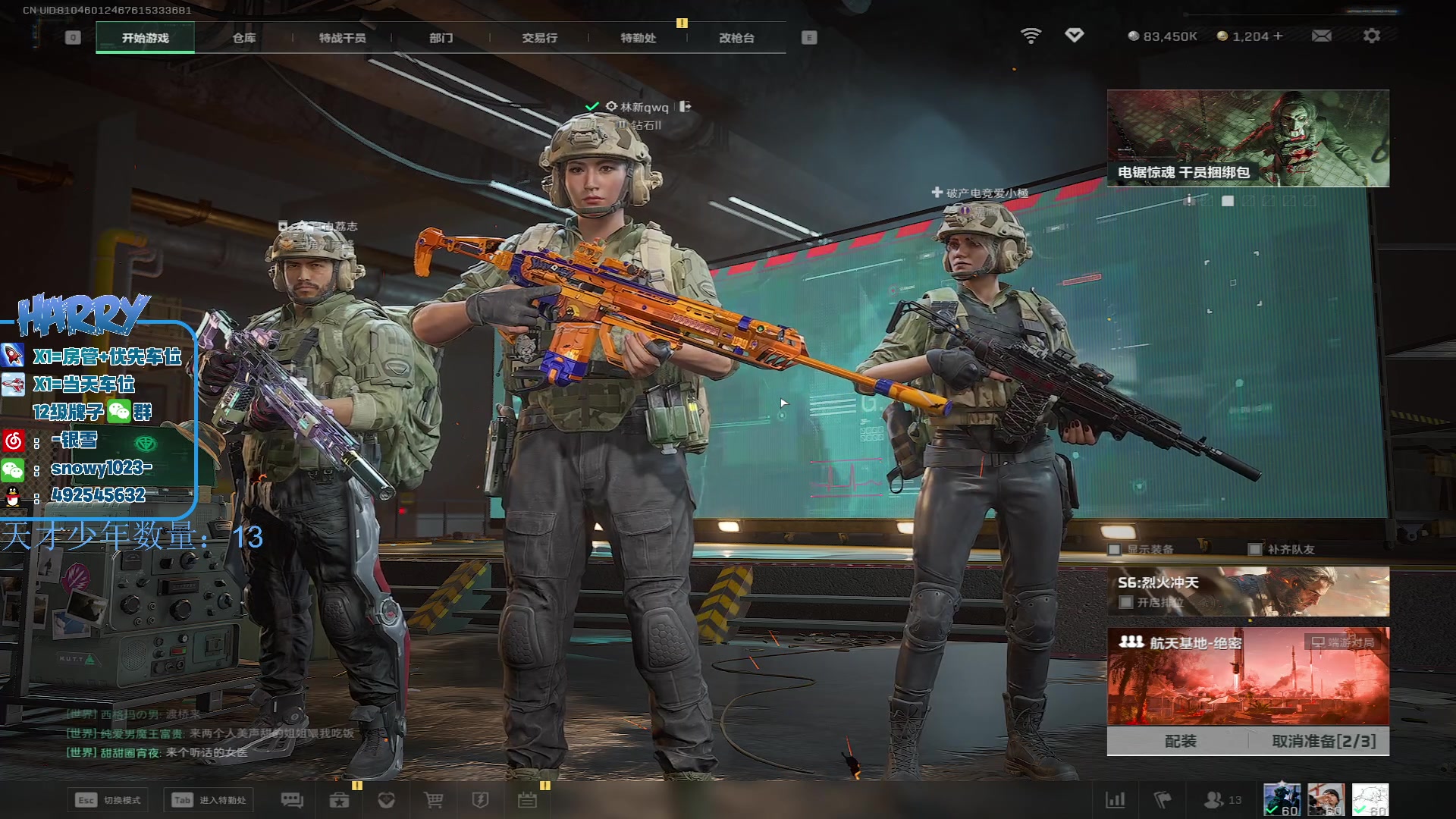Open the 电锯惊魂 operator bundle banner
Screen dimensions: 1456x819
tap(1247, 138)
